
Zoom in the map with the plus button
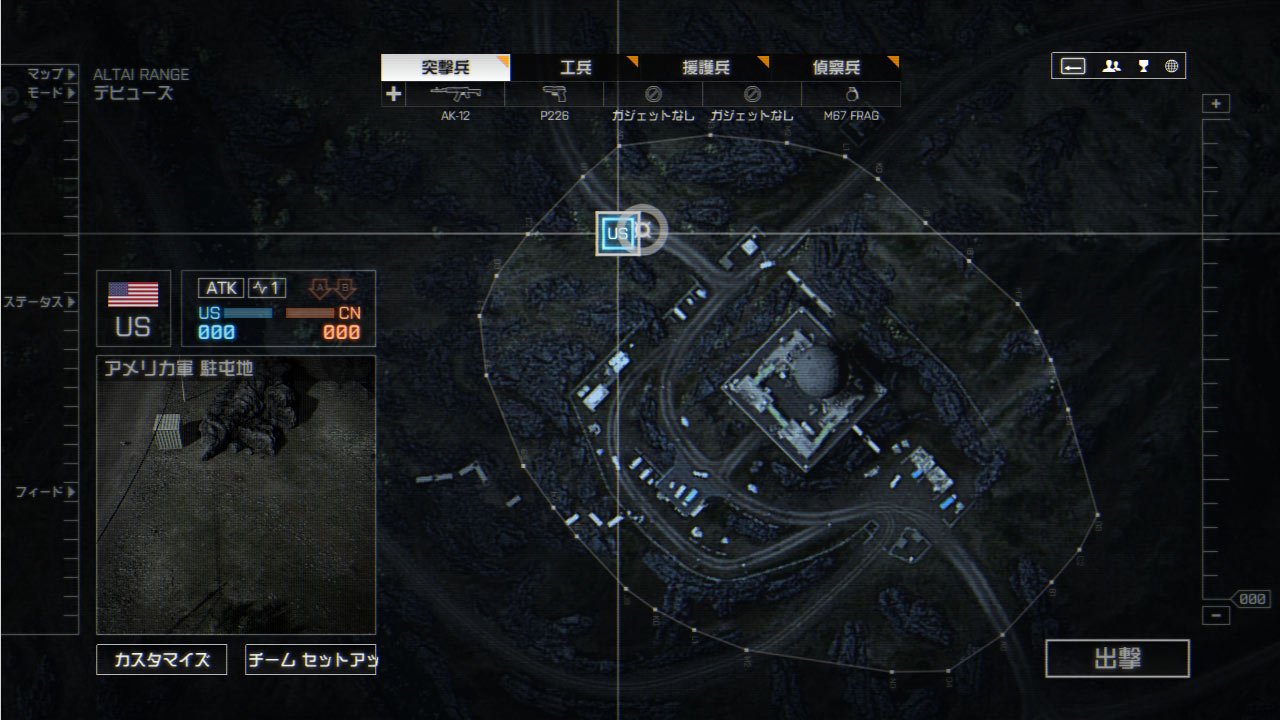click(1216, 104)
